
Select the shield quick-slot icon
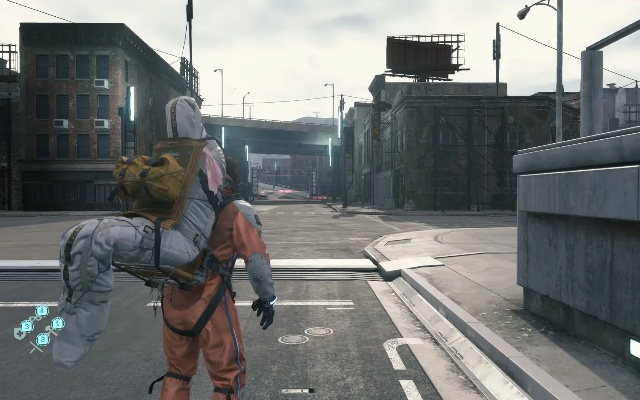tap(19, 333)
